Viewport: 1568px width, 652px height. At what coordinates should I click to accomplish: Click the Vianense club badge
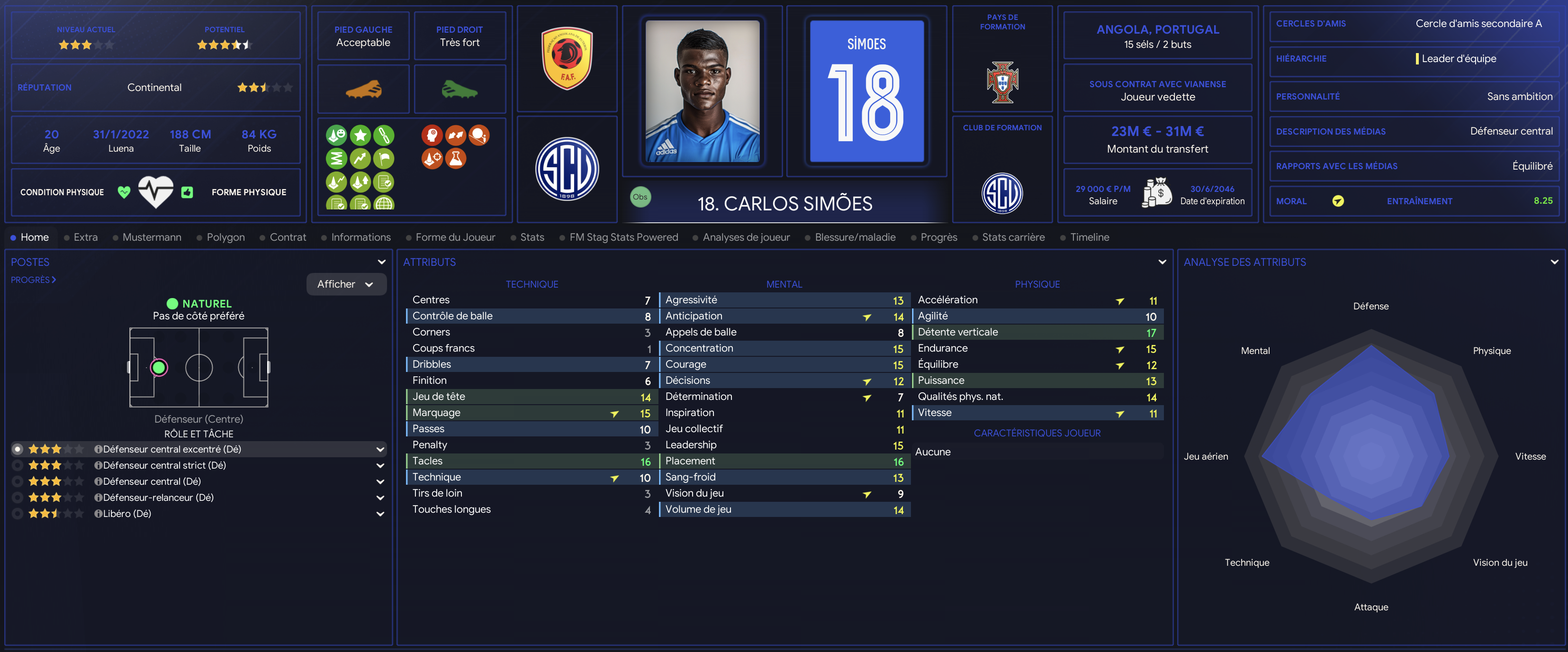coord(567,169)
